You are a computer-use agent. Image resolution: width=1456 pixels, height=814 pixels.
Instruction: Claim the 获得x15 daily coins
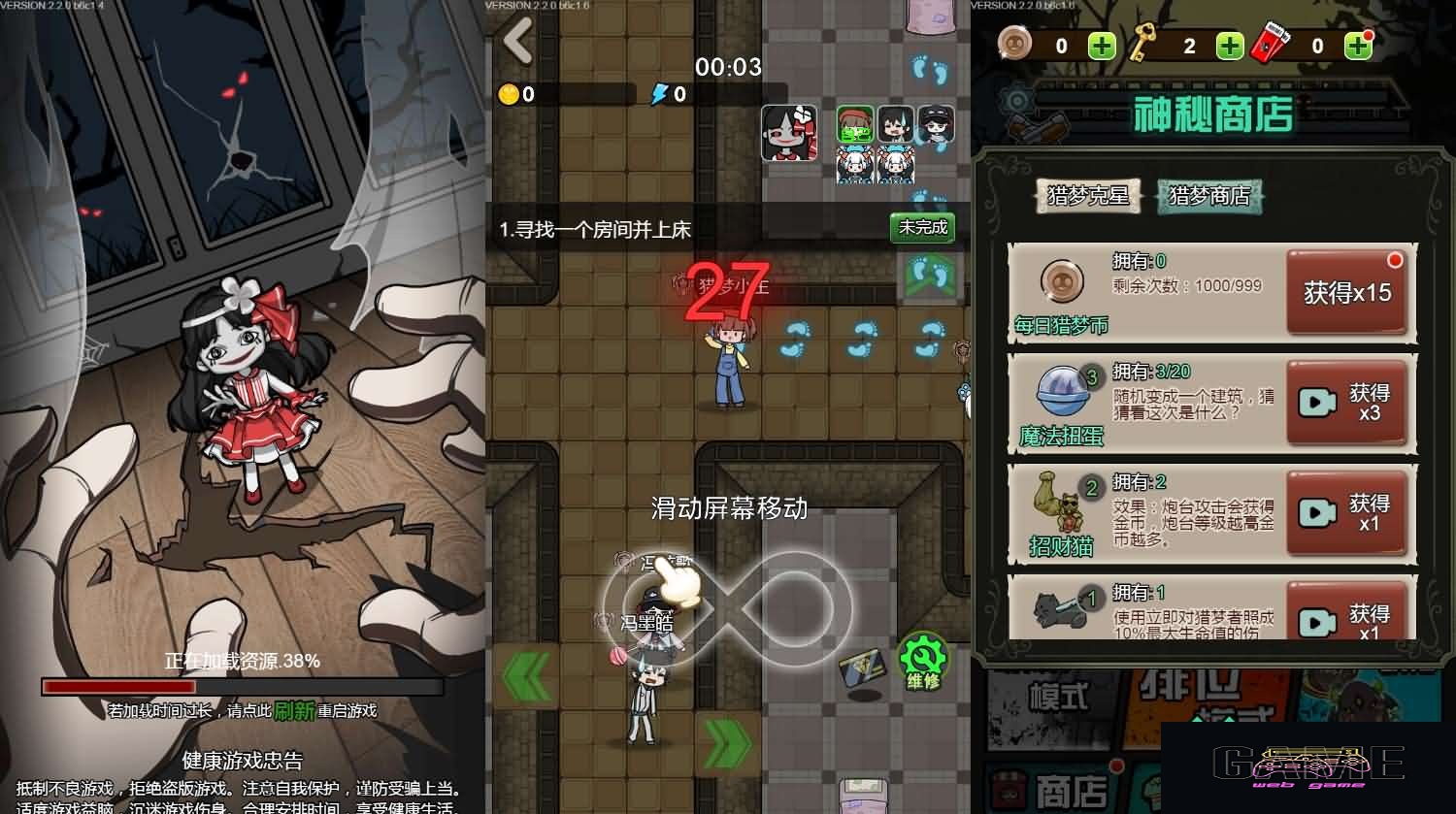tap(1347, 293)
